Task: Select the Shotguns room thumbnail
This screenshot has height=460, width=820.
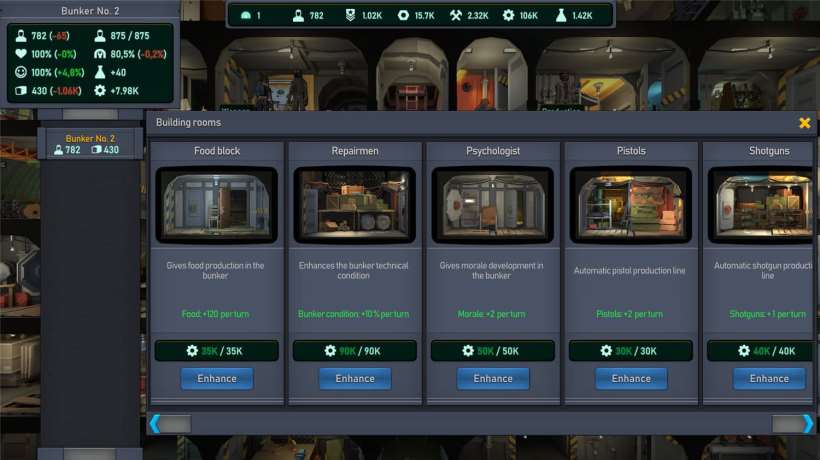Action: pos(765,206)
